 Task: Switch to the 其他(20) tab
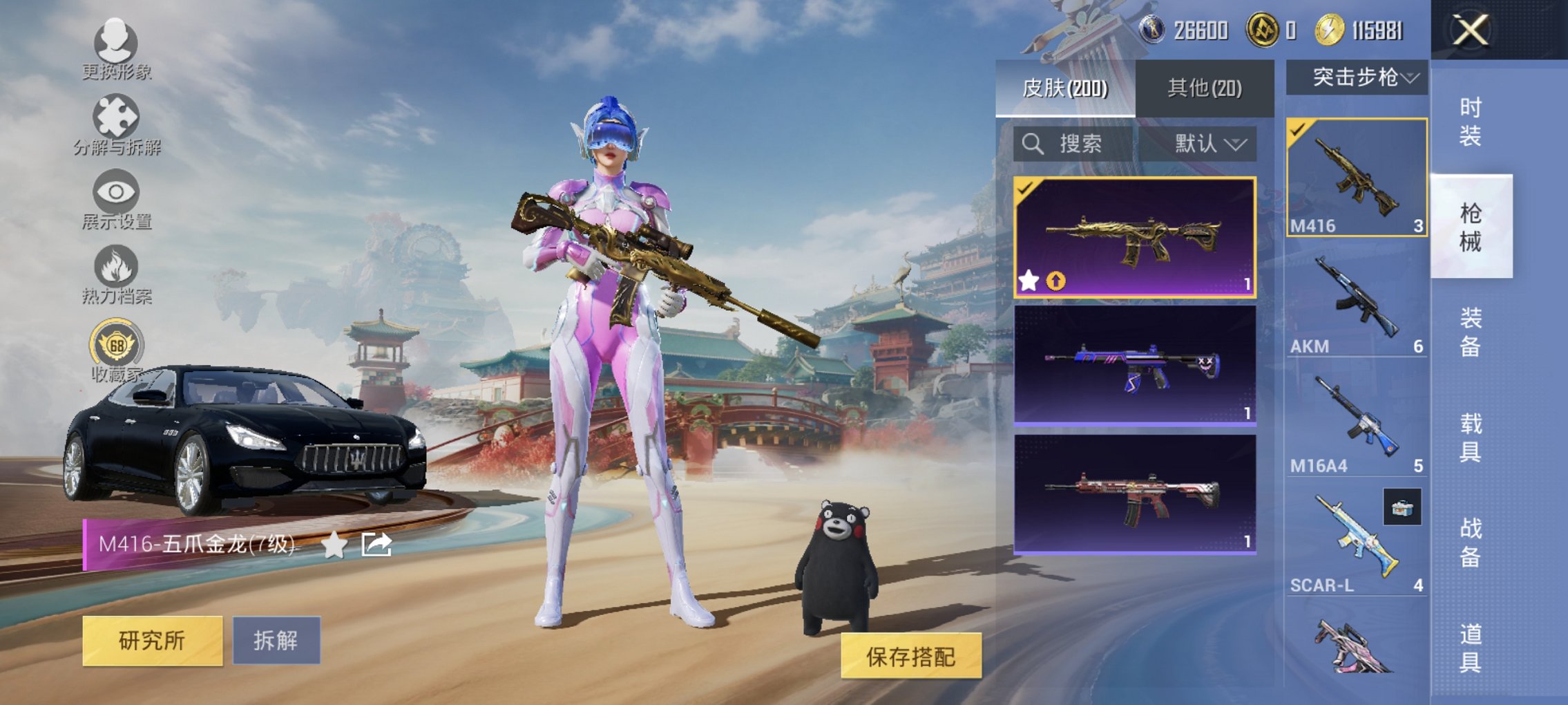click(1205, 89)
